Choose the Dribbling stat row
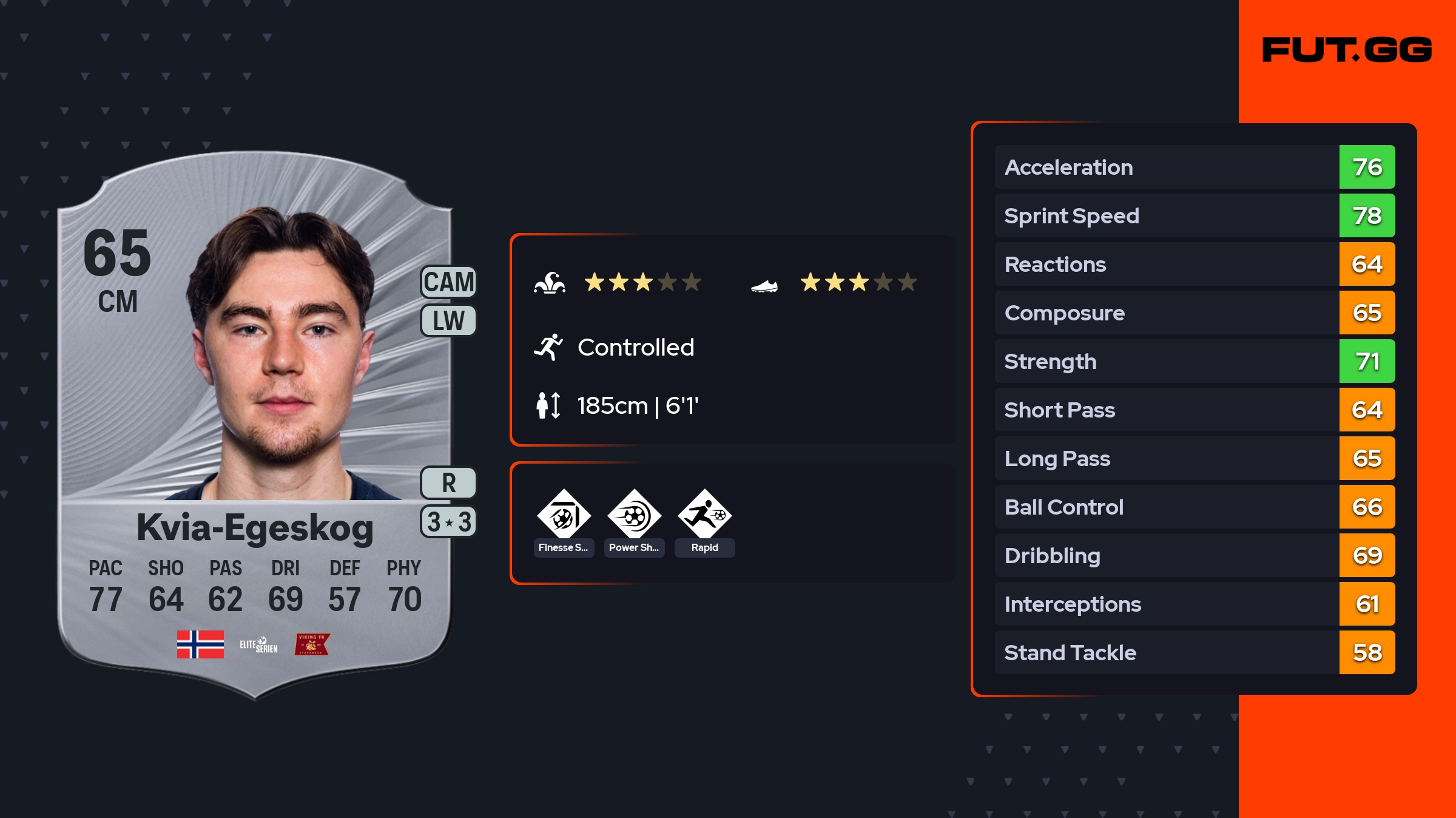This screenshot has height=818, width=1456. coord(1194,555)
